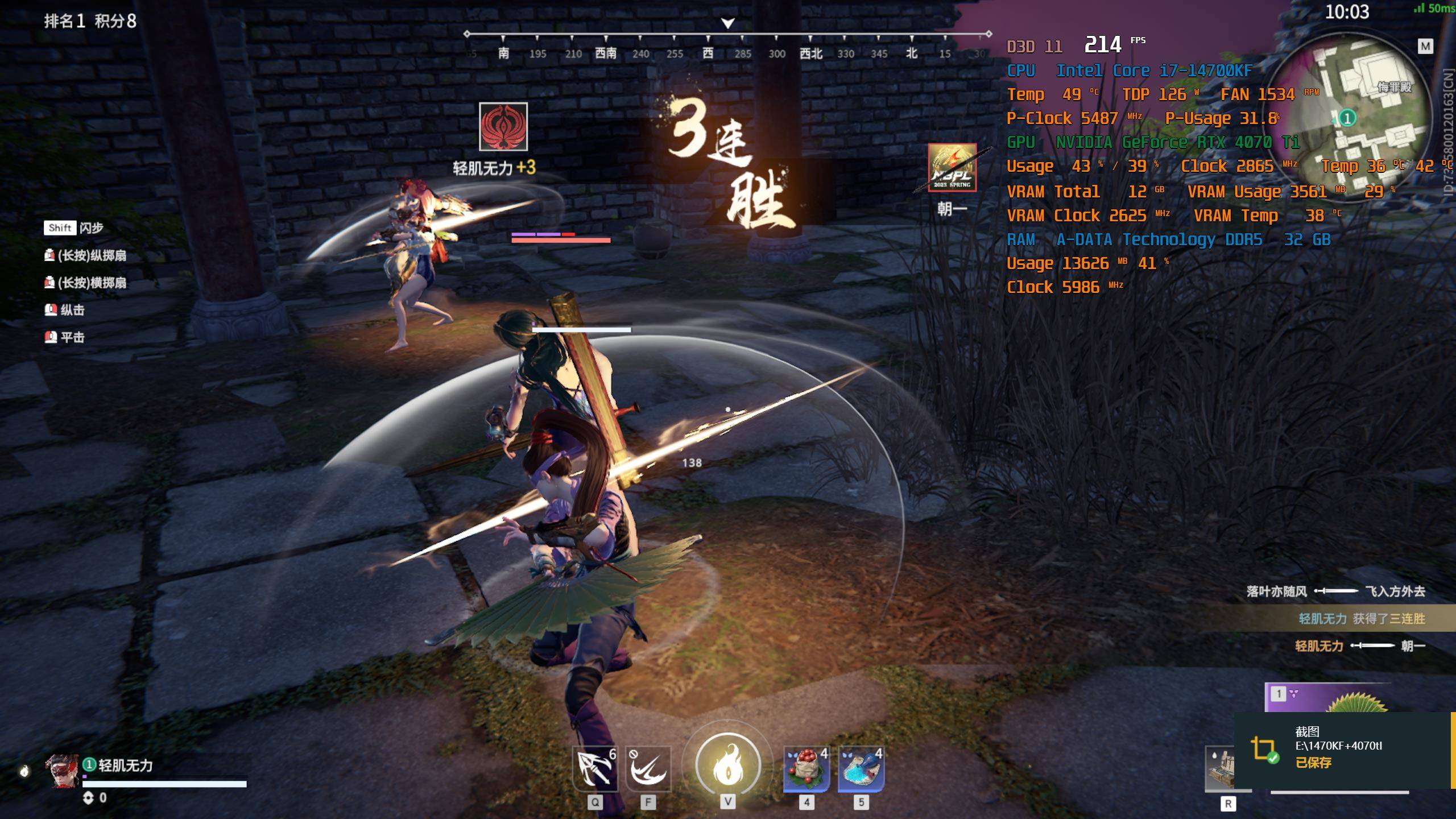Use the blue potion consumable slot
The width and height of the screenshot is (1456, 819).
[x=861, y=768]
